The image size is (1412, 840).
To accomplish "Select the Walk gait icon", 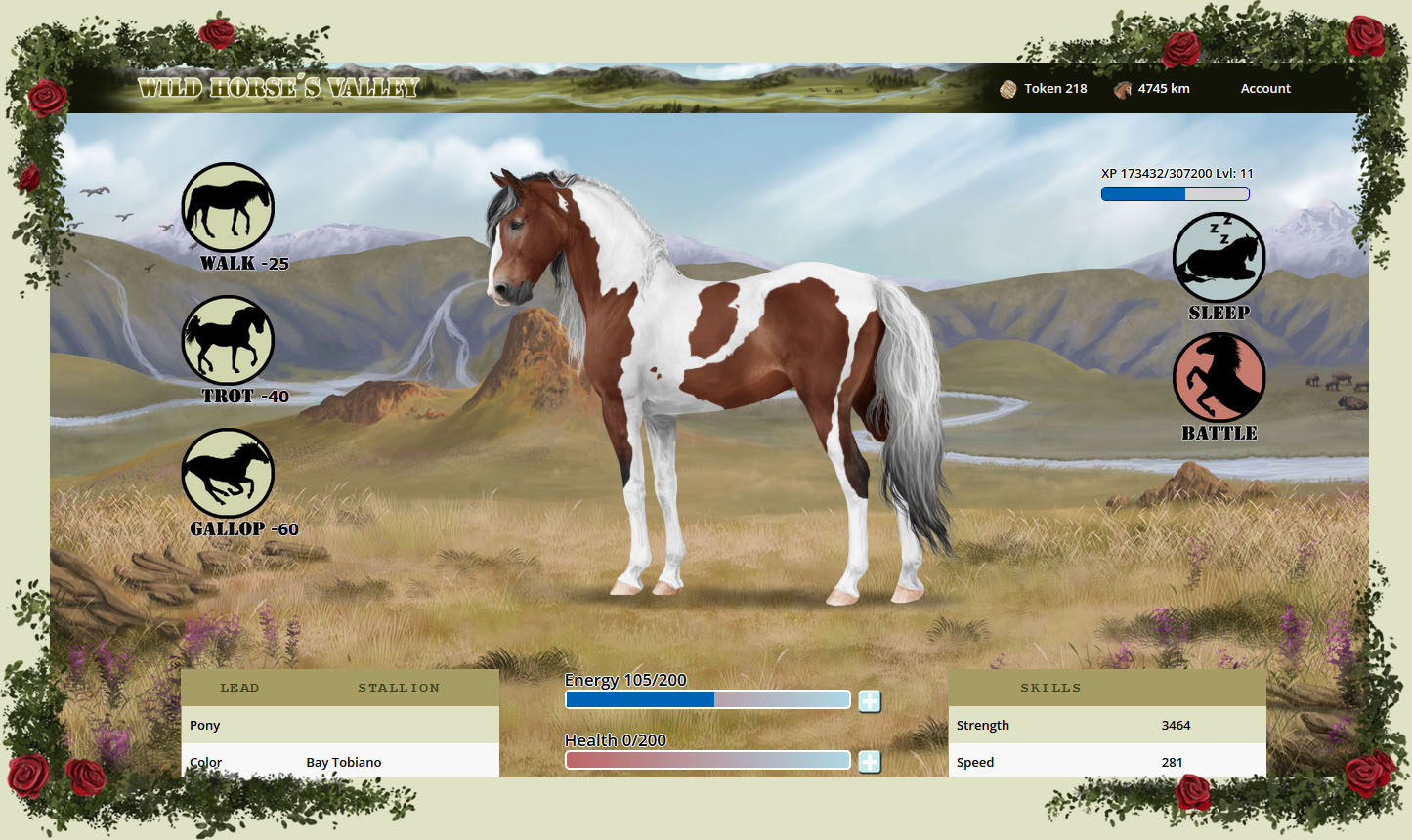I will (228, 208).
